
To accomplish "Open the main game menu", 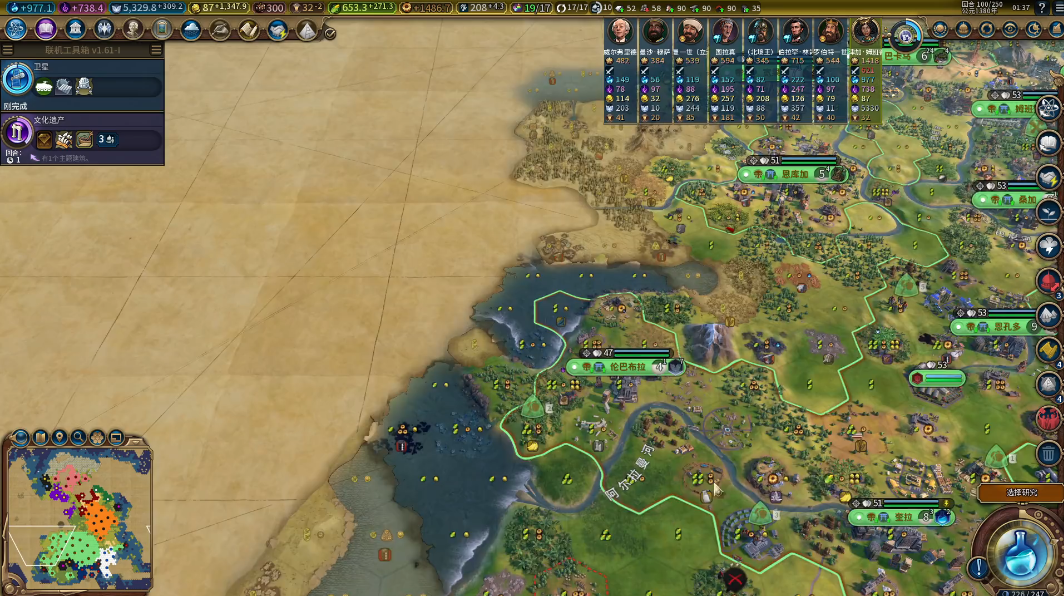I will (1056, 8).
